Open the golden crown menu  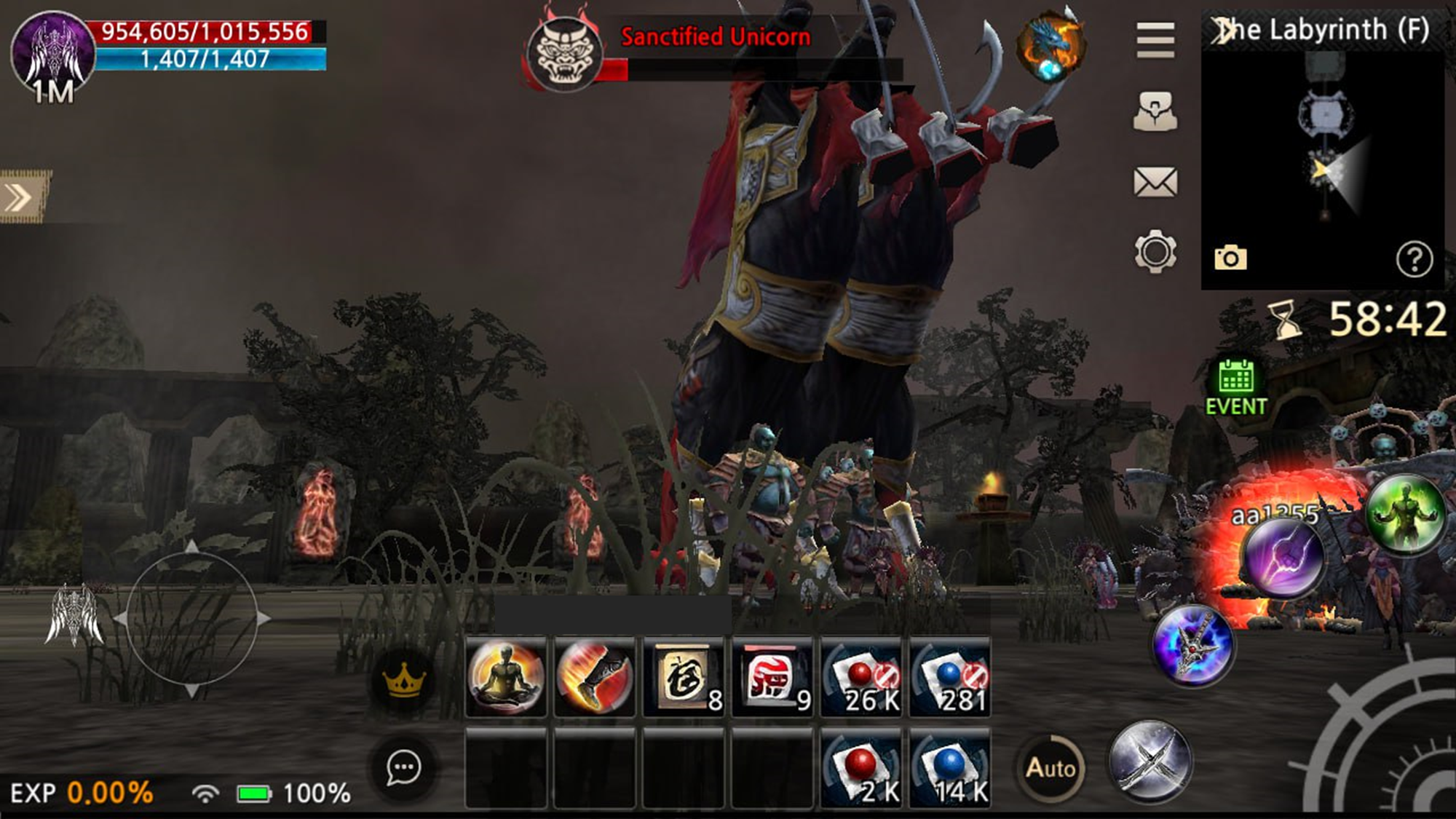(x=403, y=681)
